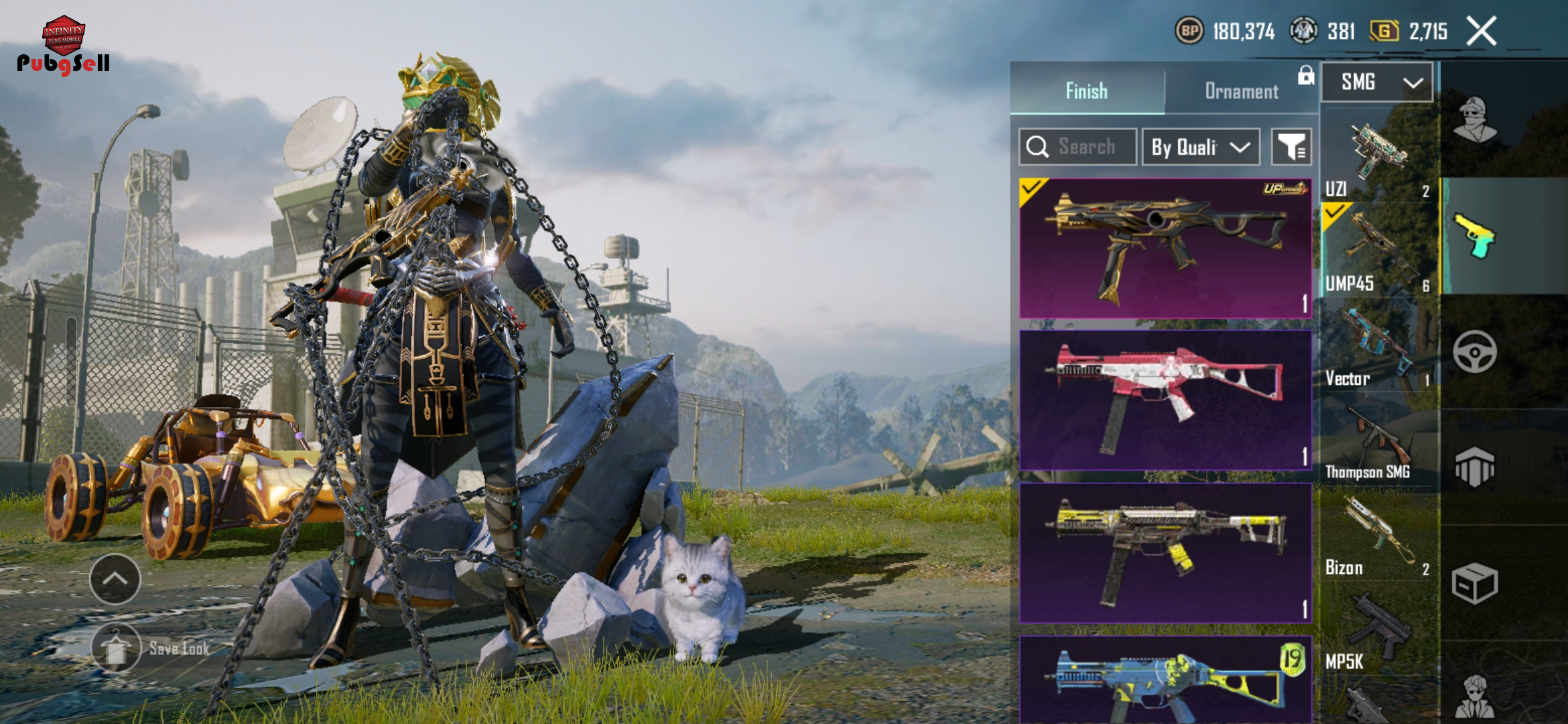Close the inventory screen with the X
Viewport: 1568px width, 724px height.
click(x=1482, y=32)
